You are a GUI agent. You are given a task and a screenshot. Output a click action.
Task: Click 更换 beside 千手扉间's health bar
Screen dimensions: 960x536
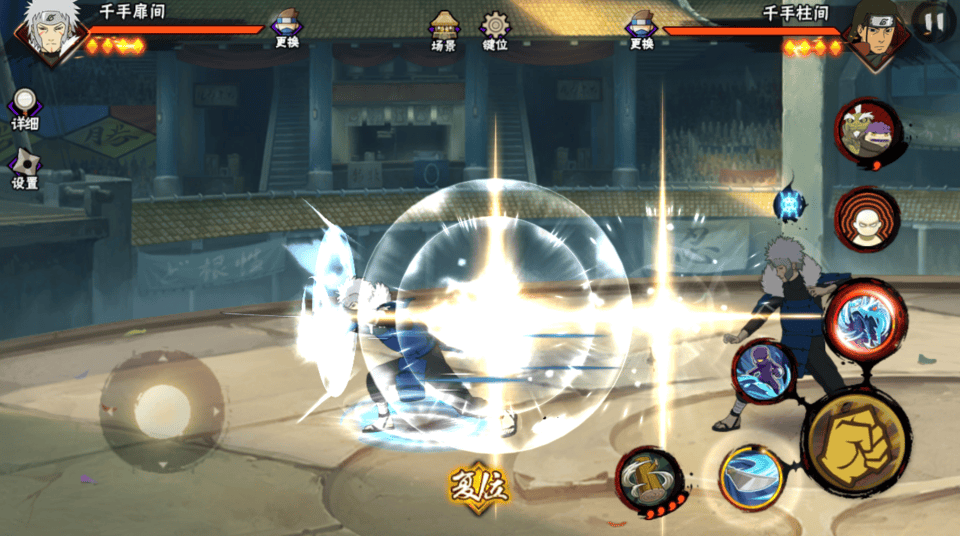coord(287,29)
